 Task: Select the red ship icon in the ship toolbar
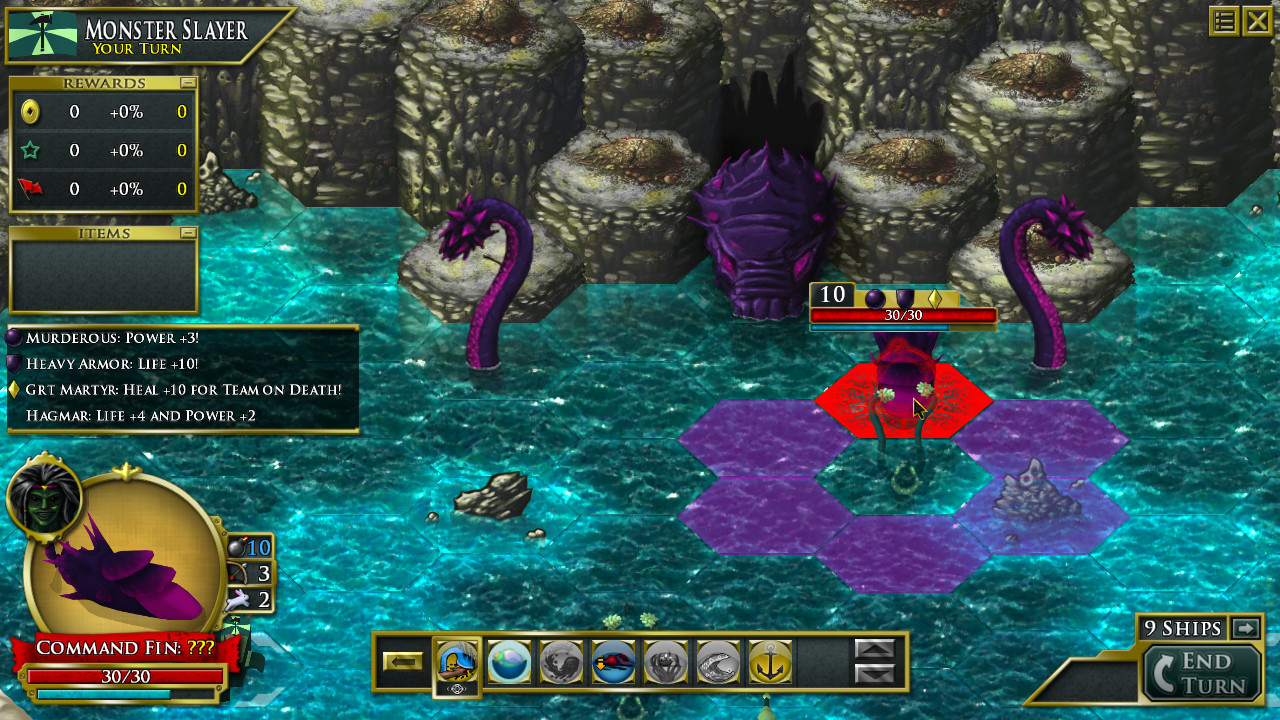tap(613, 662)
